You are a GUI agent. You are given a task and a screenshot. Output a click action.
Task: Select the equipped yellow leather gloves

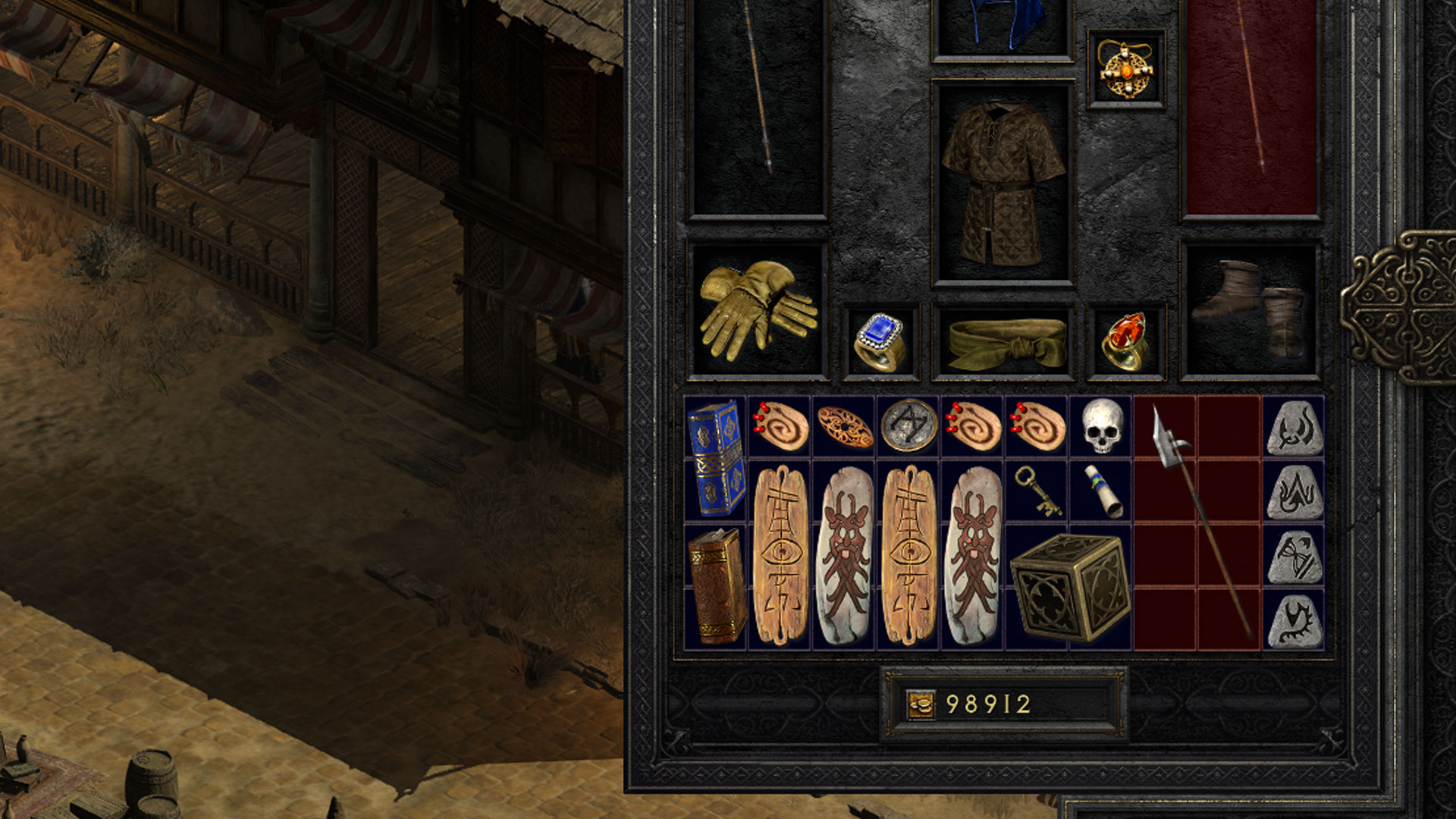pyautogui.click(x=757, y=310)
